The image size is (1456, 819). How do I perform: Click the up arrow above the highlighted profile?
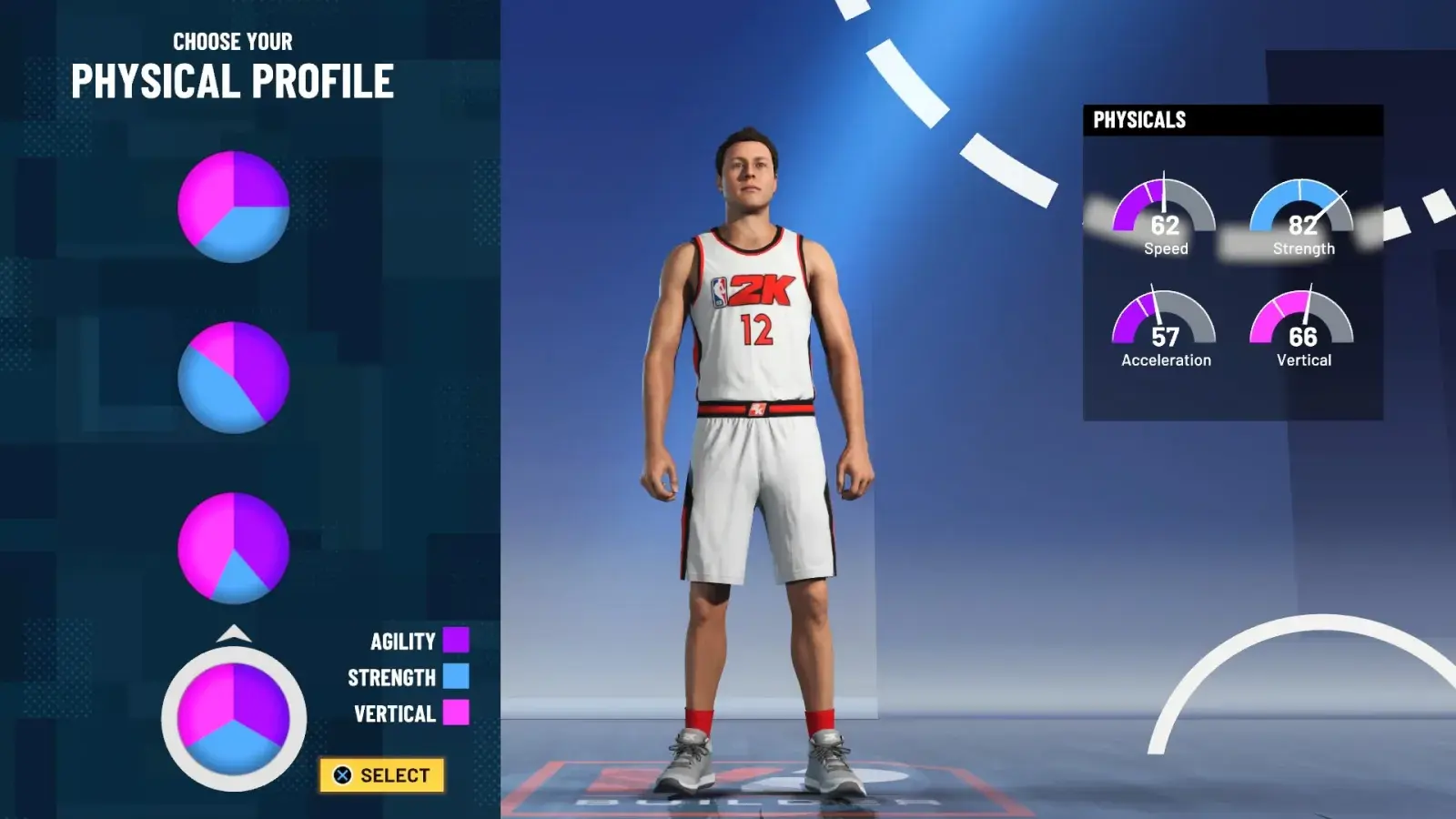tap(234, 633)
